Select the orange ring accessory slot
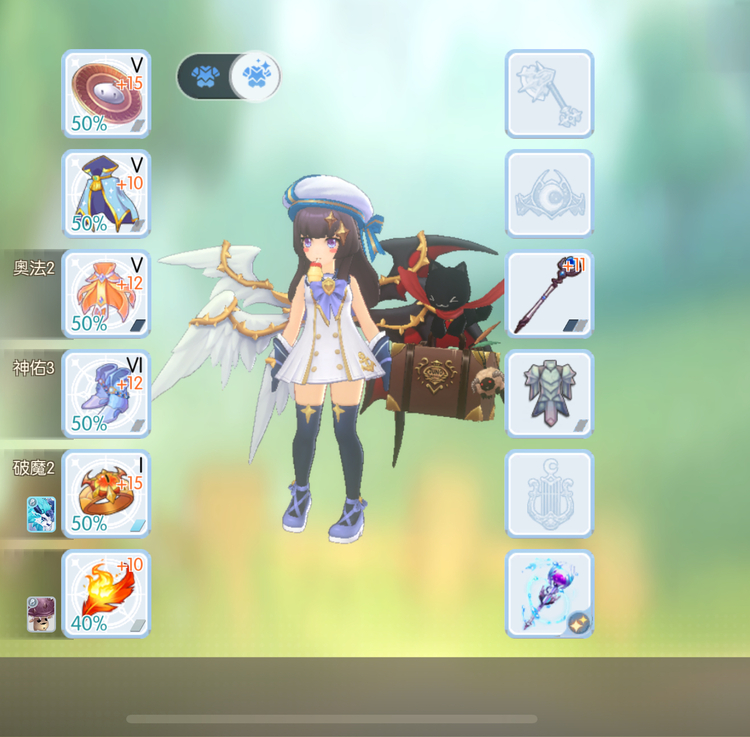The image size is (750, 737). point(107,494)
